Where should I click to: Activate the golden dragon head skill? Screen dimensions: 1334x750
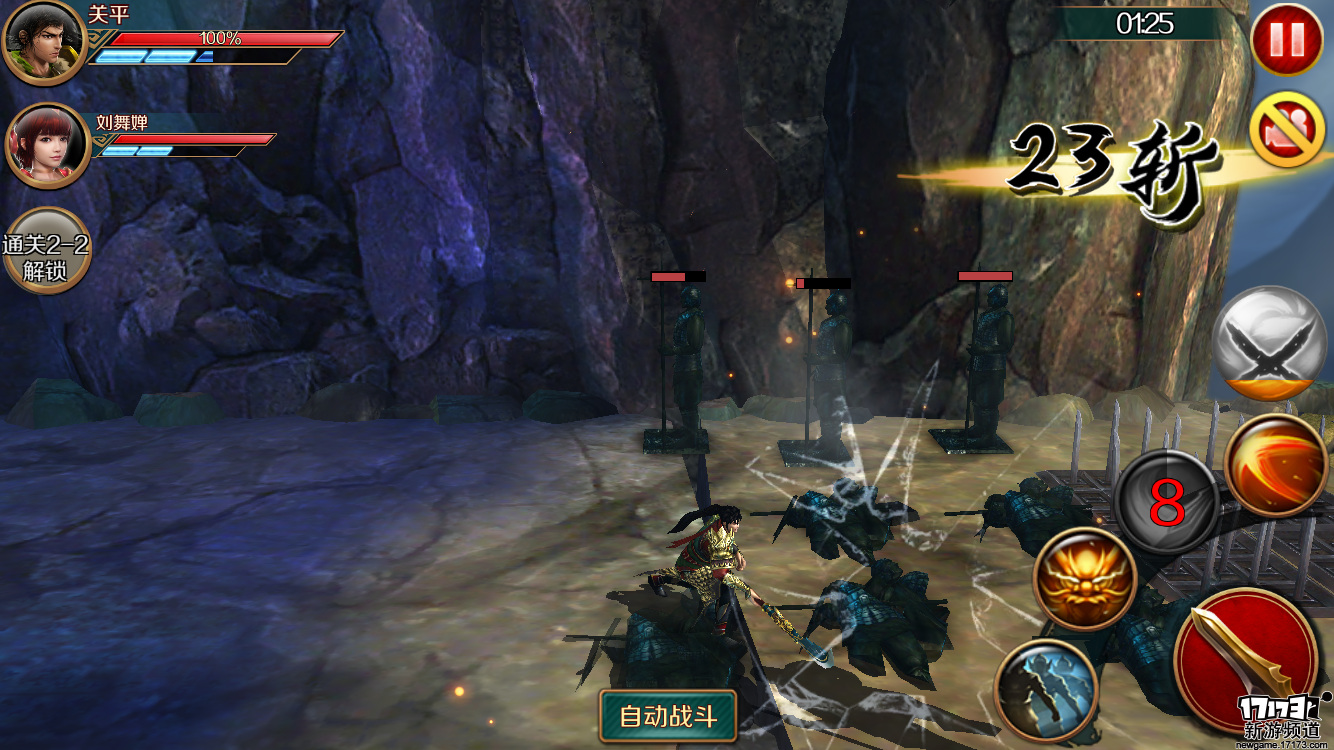[1085, 579]
